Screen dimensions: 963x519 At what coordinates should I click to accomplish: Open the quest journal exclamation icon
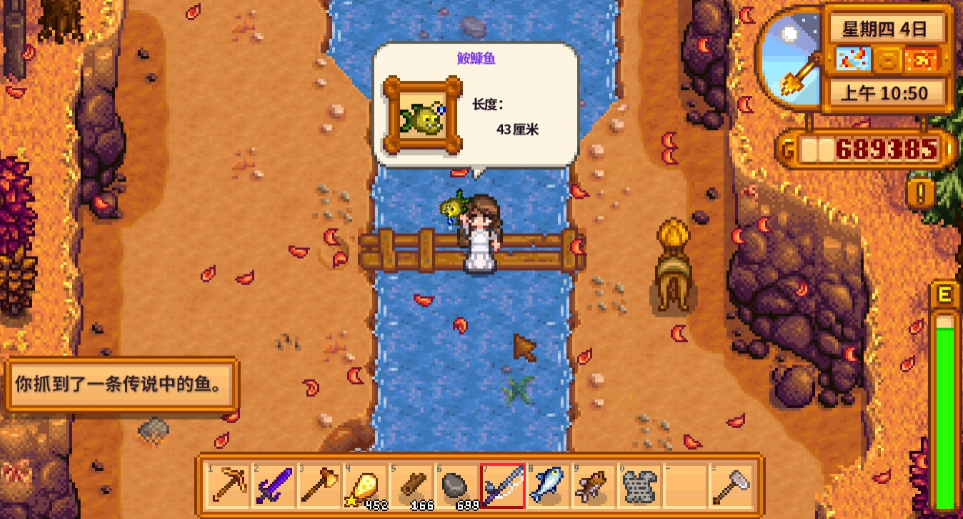(918, 191)
